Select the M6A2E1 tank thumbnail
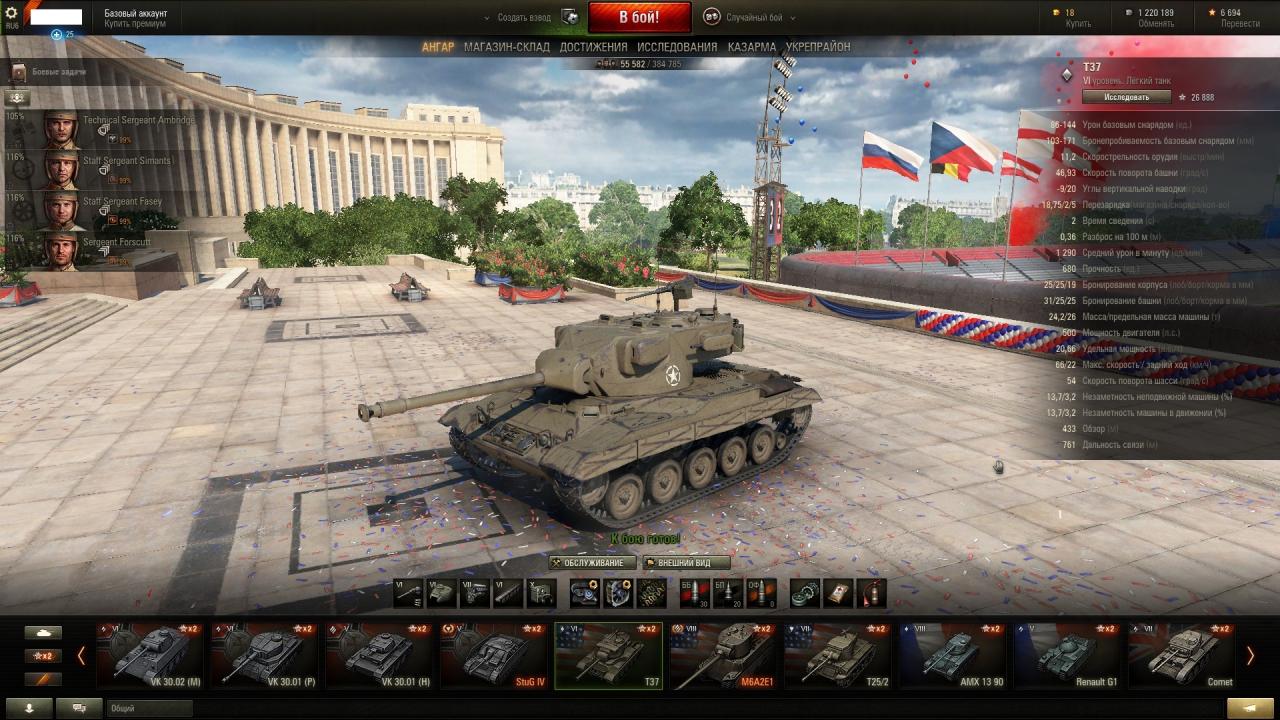Image resolution: width=1280 pixels, height=720 pixels. point(722,655)
